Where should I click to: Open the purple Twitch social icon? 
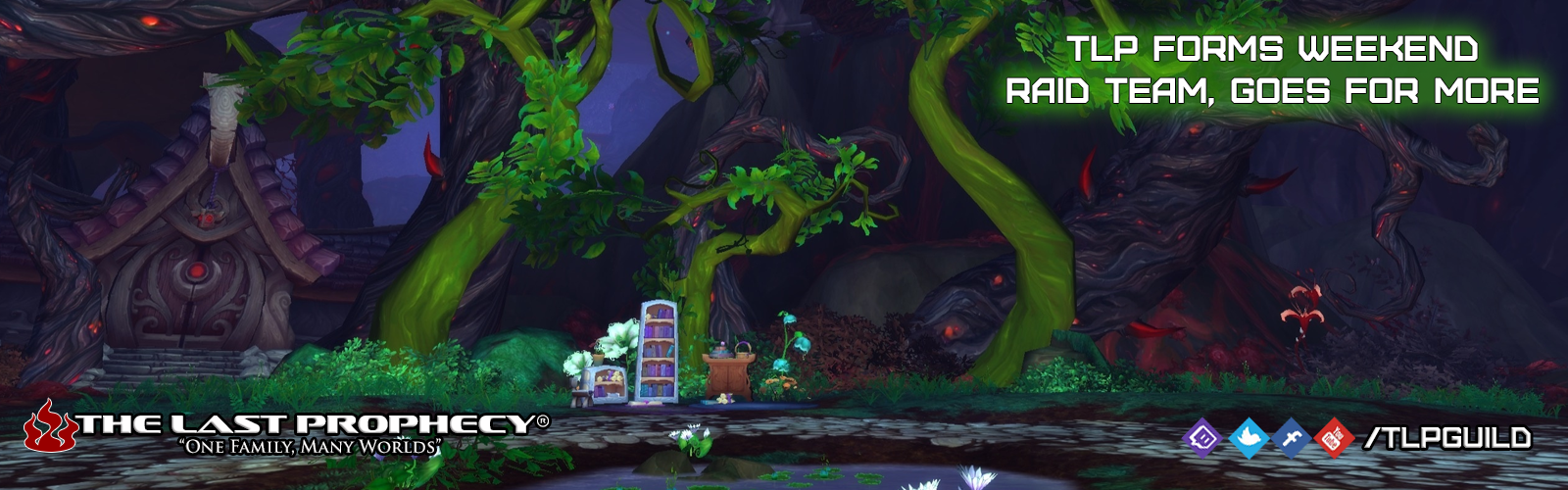coord(1202,437)
